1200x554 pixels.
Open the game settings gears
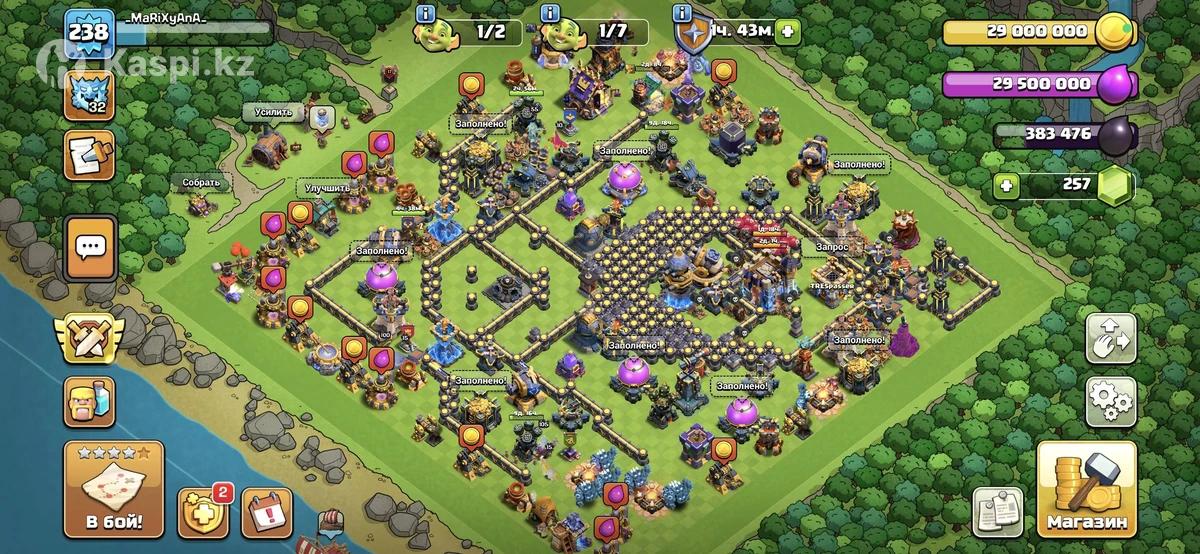[x=1110, y=400]
